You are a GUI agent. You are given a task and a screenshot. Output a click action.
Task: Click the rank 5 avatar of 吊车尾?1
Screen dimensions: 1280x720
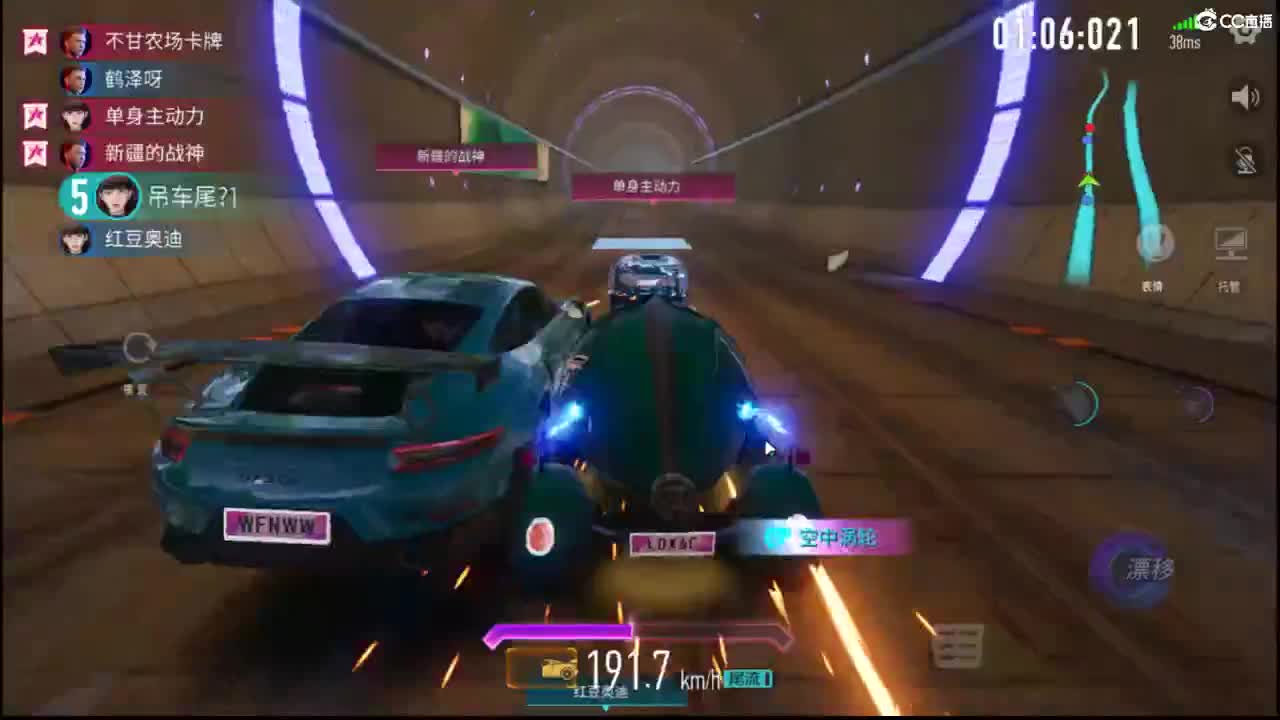pos(115,197)
